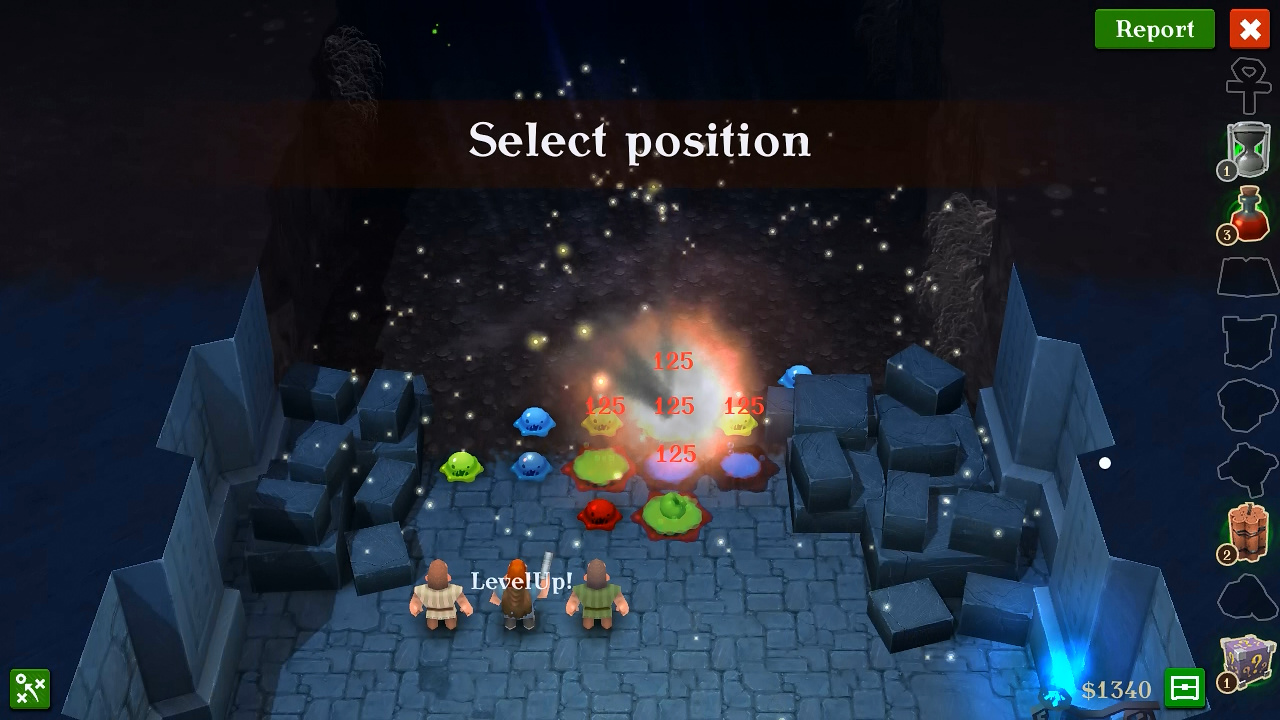Open the green tactics formation button

(30, 689)
